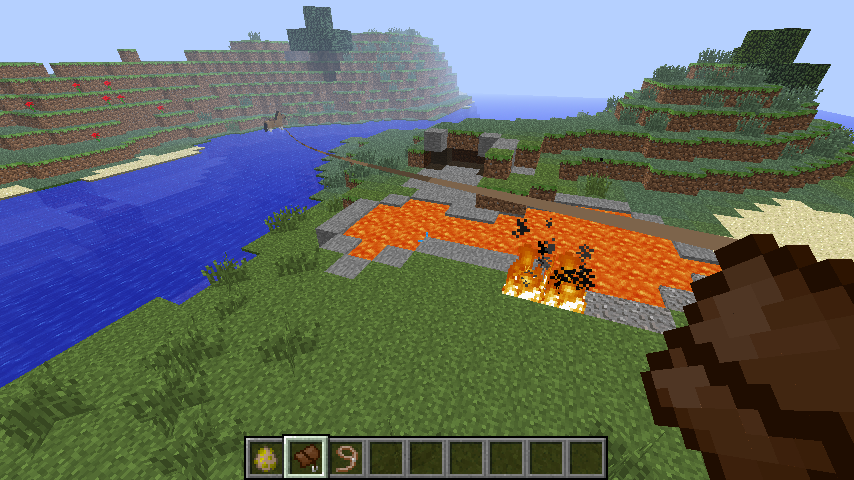Choose the brown leather item slot
Image resolution: width=854 pixels, height=480 pixels.
point(305,458)
